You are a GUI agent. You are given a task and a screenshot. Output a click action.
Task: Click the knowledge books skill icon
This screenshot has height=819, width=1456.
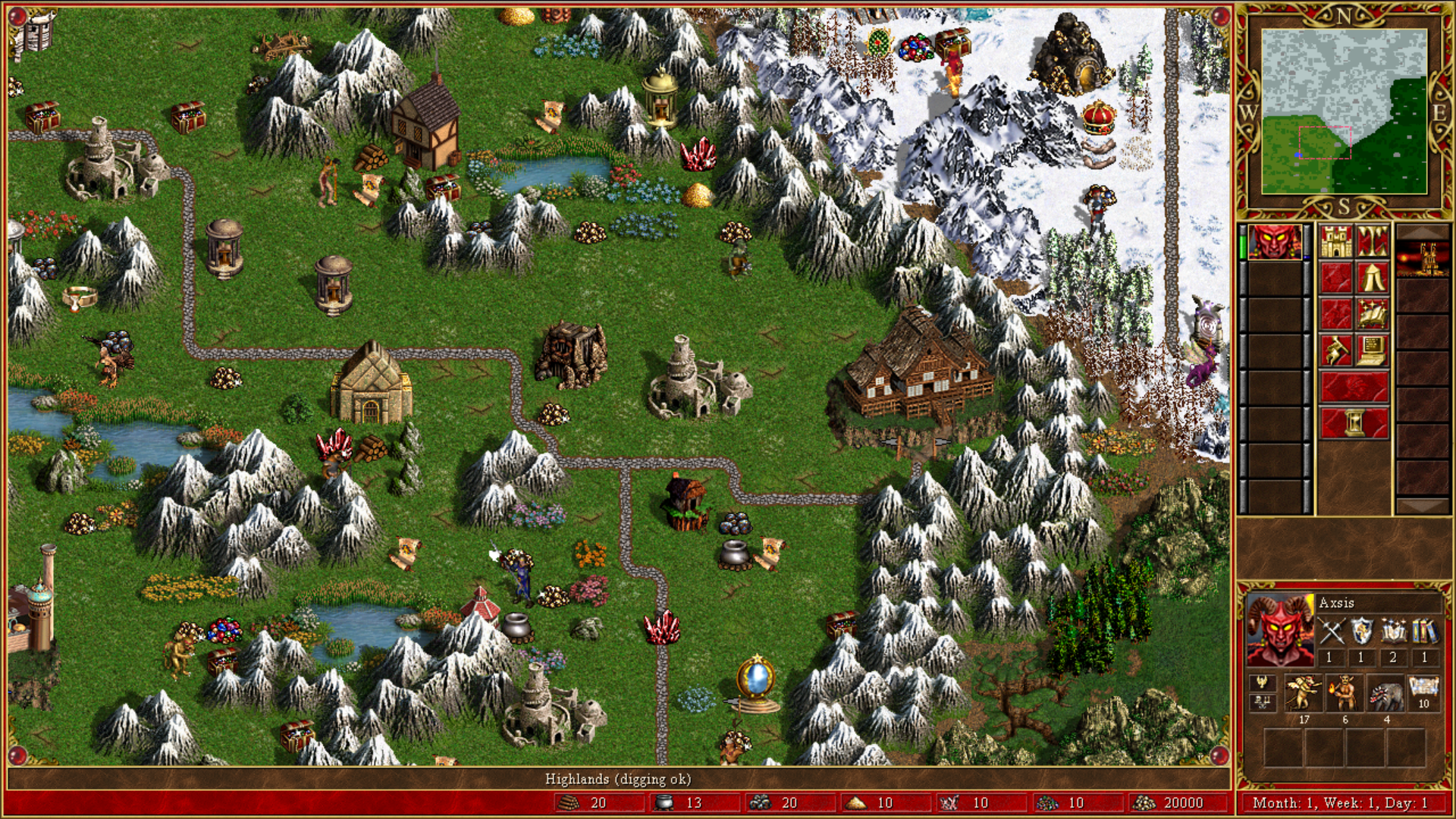[1424, 632]
